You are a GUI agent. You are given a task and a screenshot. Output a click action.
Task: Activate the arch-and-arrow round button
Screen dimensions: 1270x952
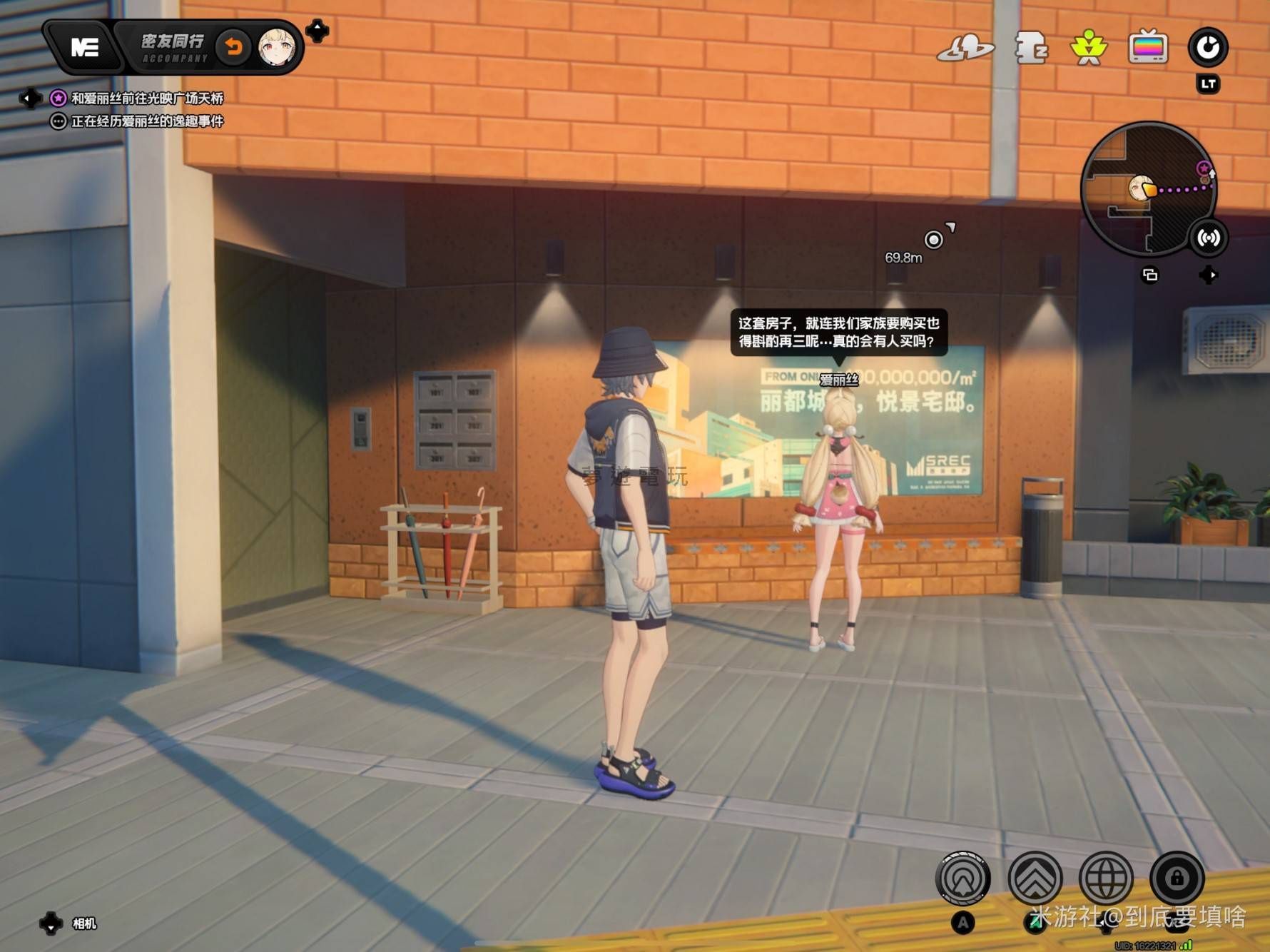pyautogui.click(x=962, y=878)
